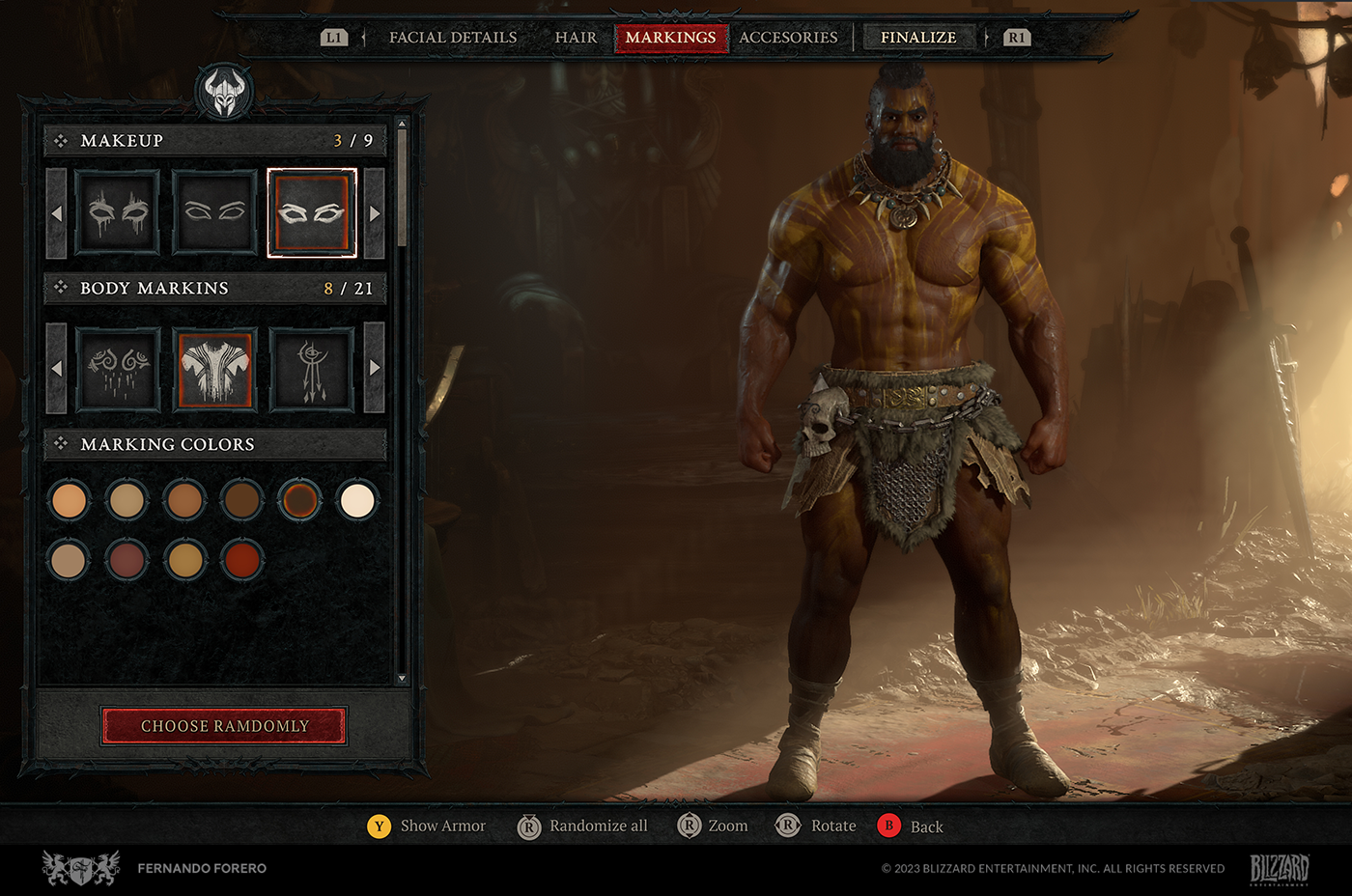Open the Hair tab
The width and height of the screenshot is (1352, 896).
click(576, 38)
